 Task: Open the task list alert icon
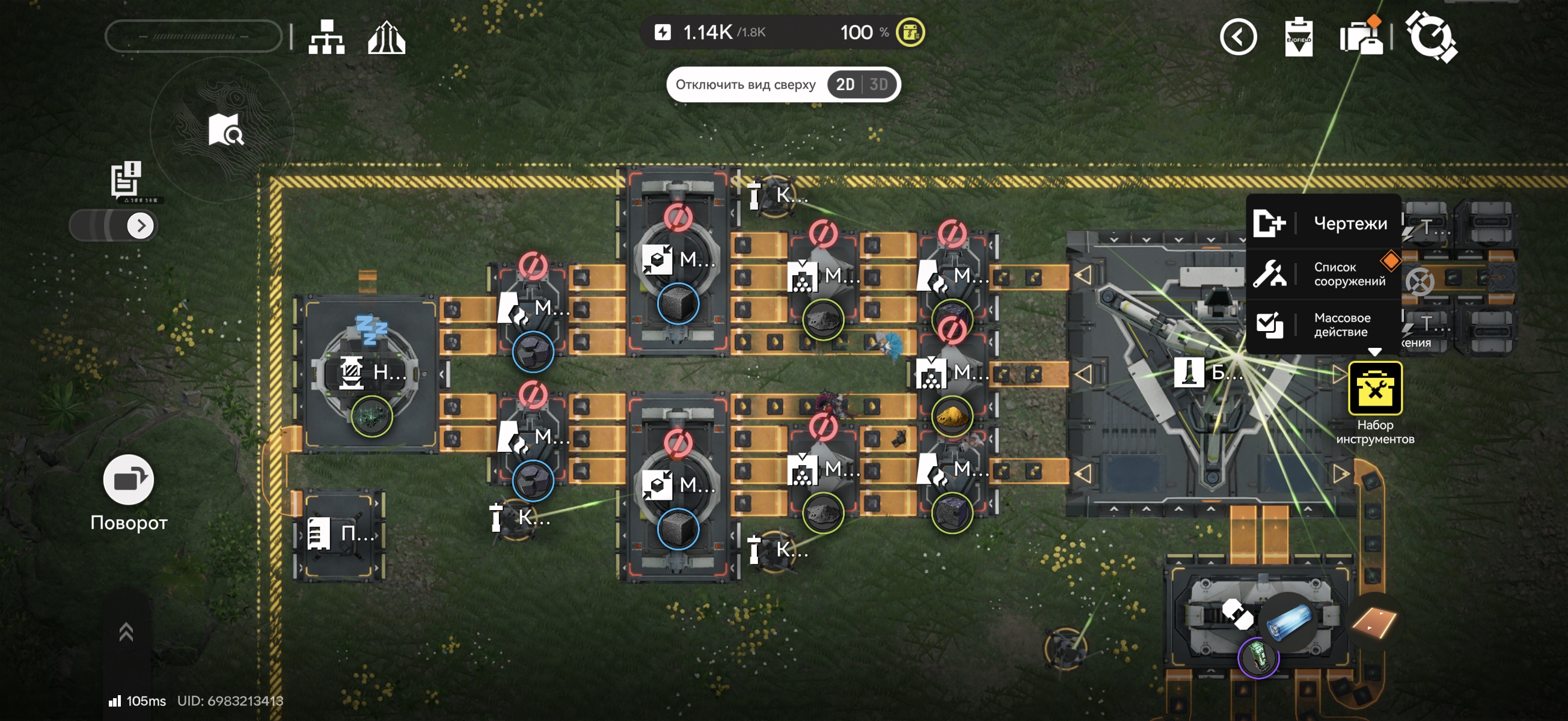tap(127, 179)
